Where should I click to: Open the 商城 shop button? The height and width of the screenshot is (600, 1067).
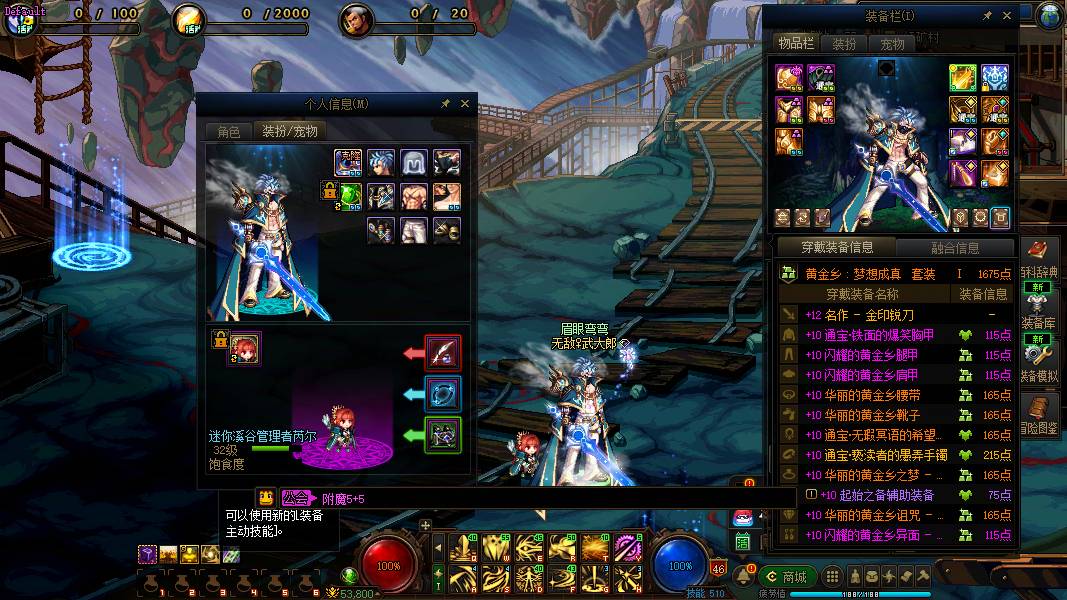point(787,576)
